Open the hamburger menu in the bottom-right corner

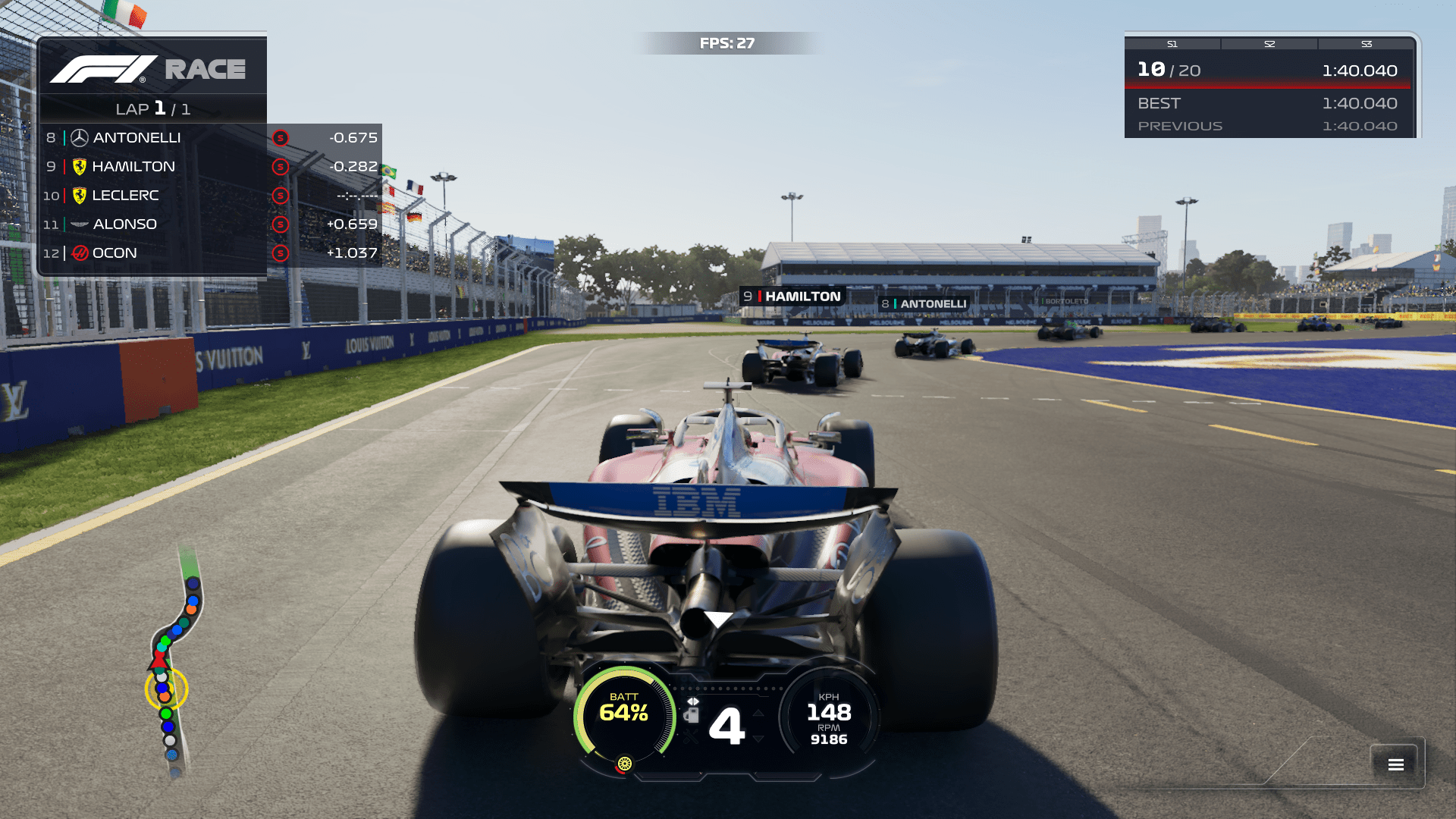[x=1395, y=764]
